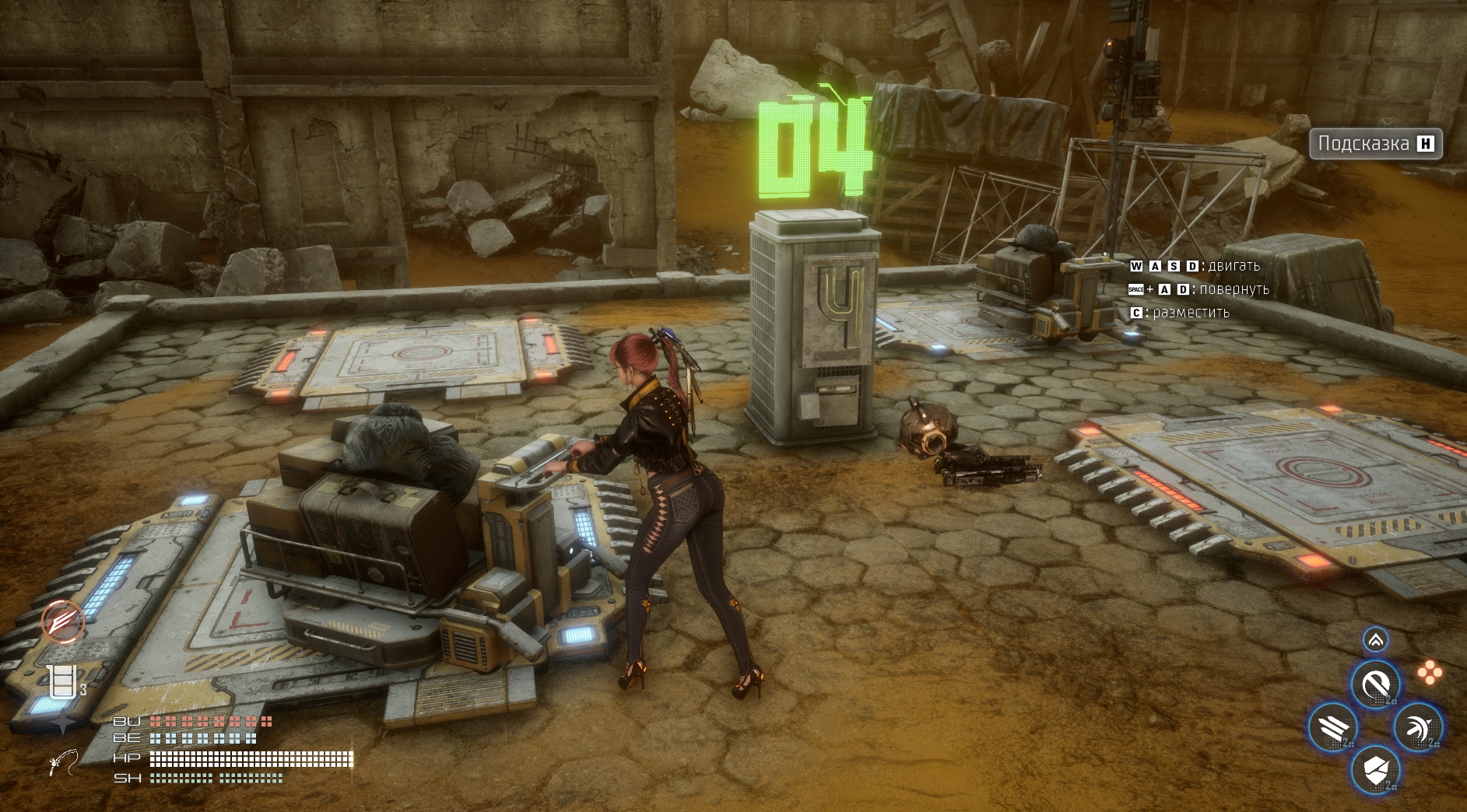The width and height of the screenshot is (1467, 812).
Task: Click the grey four-pointed star icon
Action: (x=62, y=724)
